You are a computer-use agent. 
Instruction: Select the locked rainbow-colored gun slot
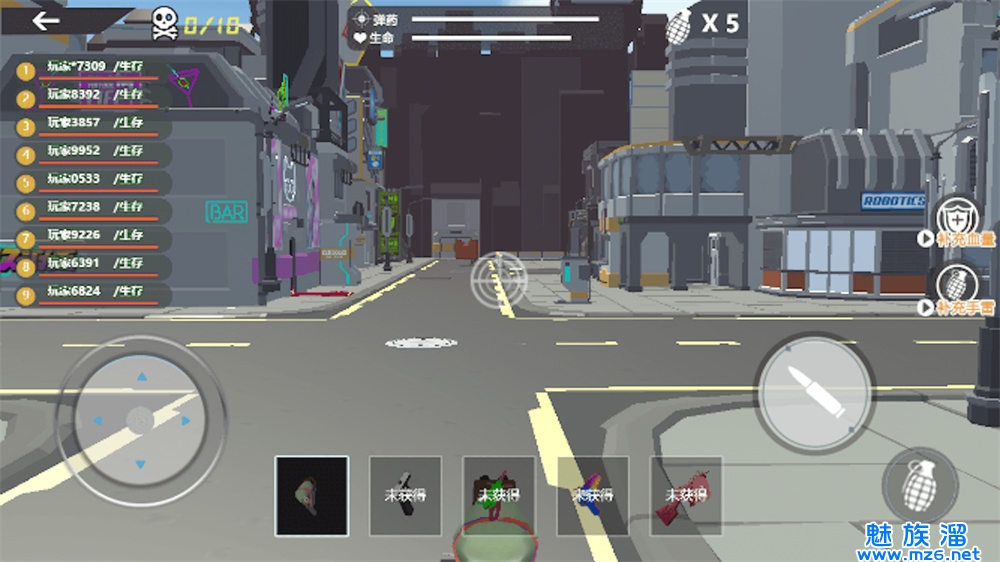(593, 495)
